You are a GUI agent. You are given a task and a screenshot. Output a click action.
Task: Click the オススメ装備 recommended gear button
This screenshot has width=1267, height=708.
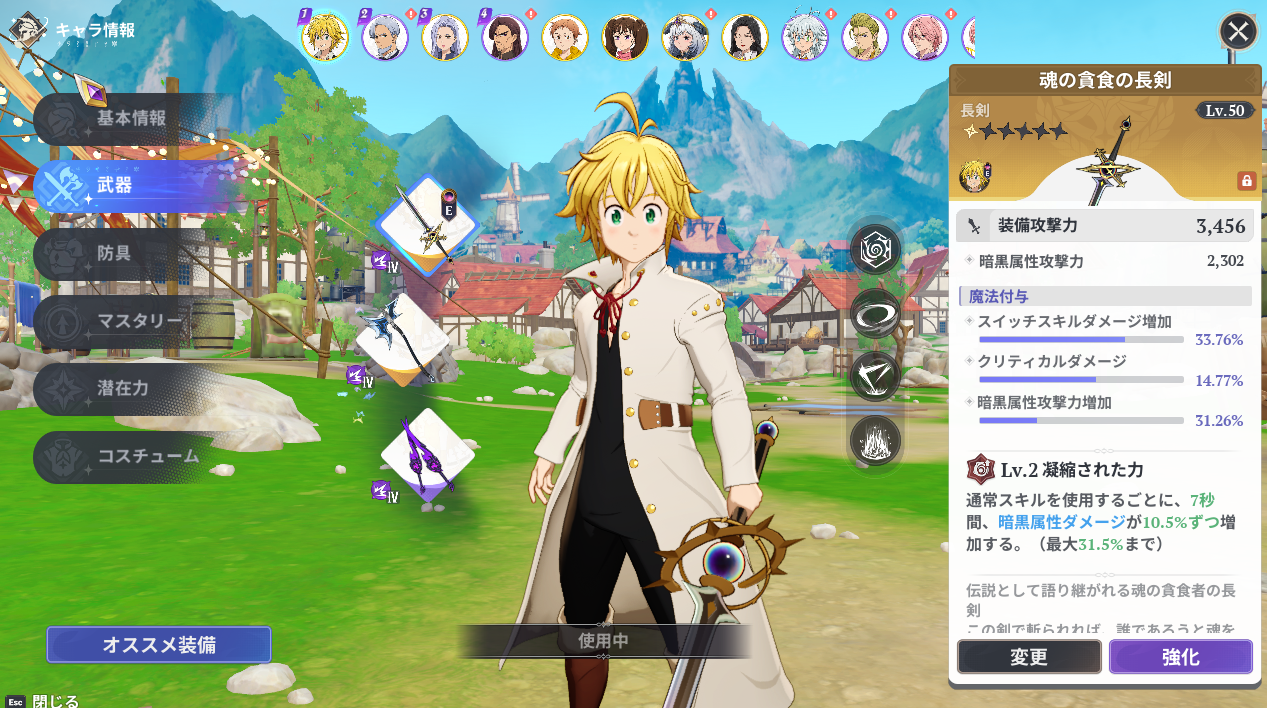tap(158, 645)
